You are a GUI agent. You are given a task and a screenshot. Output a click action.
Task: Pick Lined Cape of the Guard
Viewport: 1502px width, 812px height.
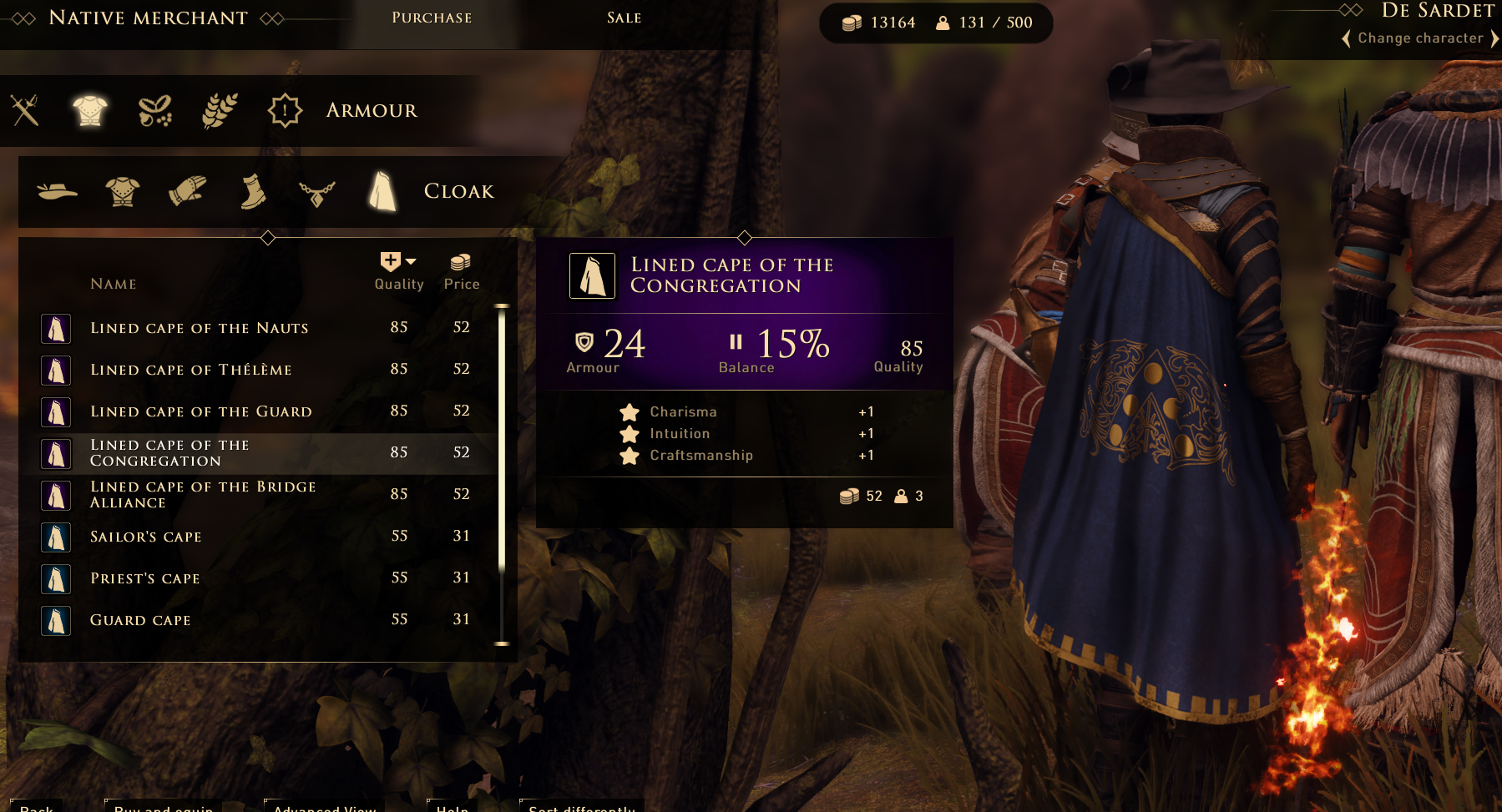tap(200, 411)
